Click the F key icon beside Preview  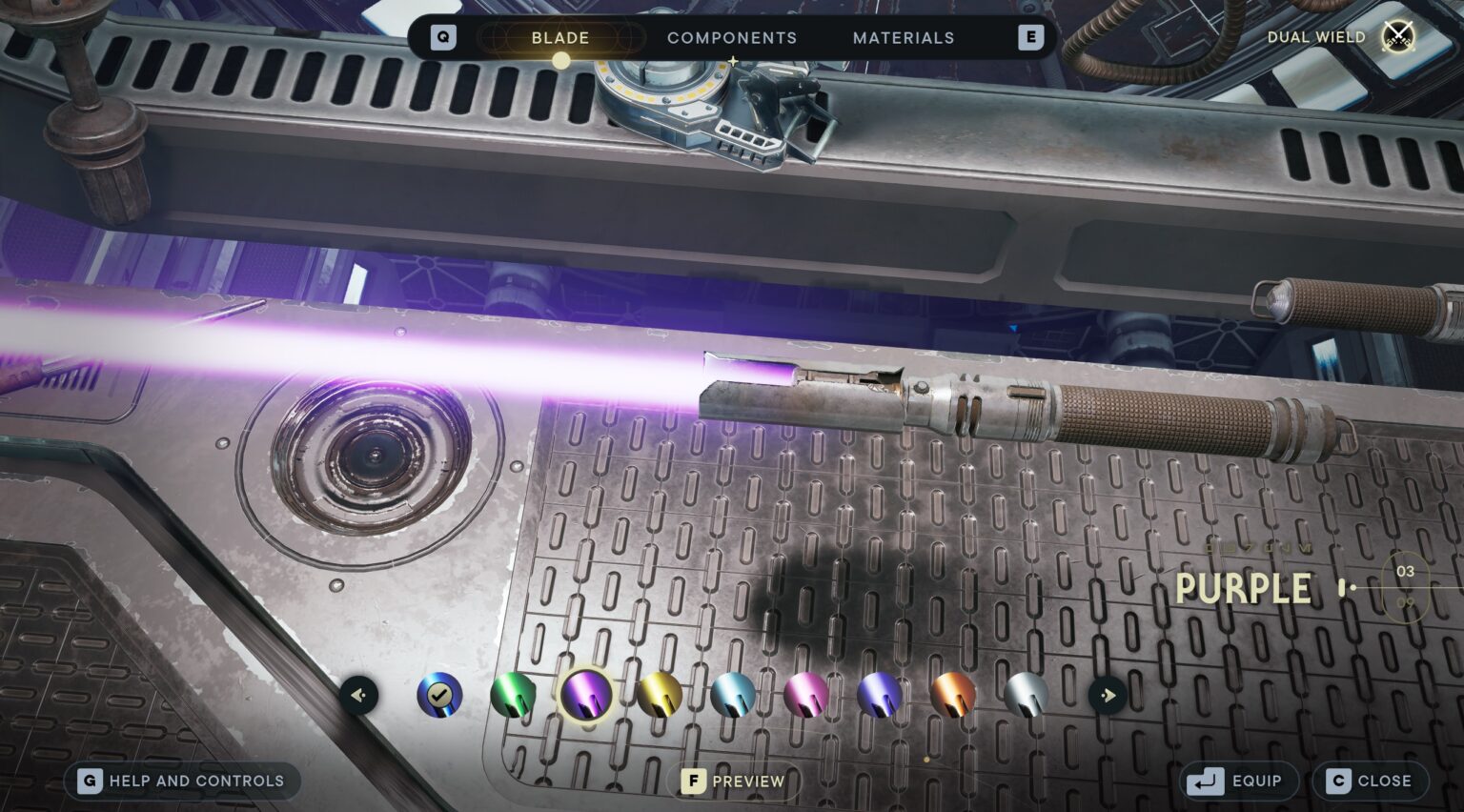(692, 780)
